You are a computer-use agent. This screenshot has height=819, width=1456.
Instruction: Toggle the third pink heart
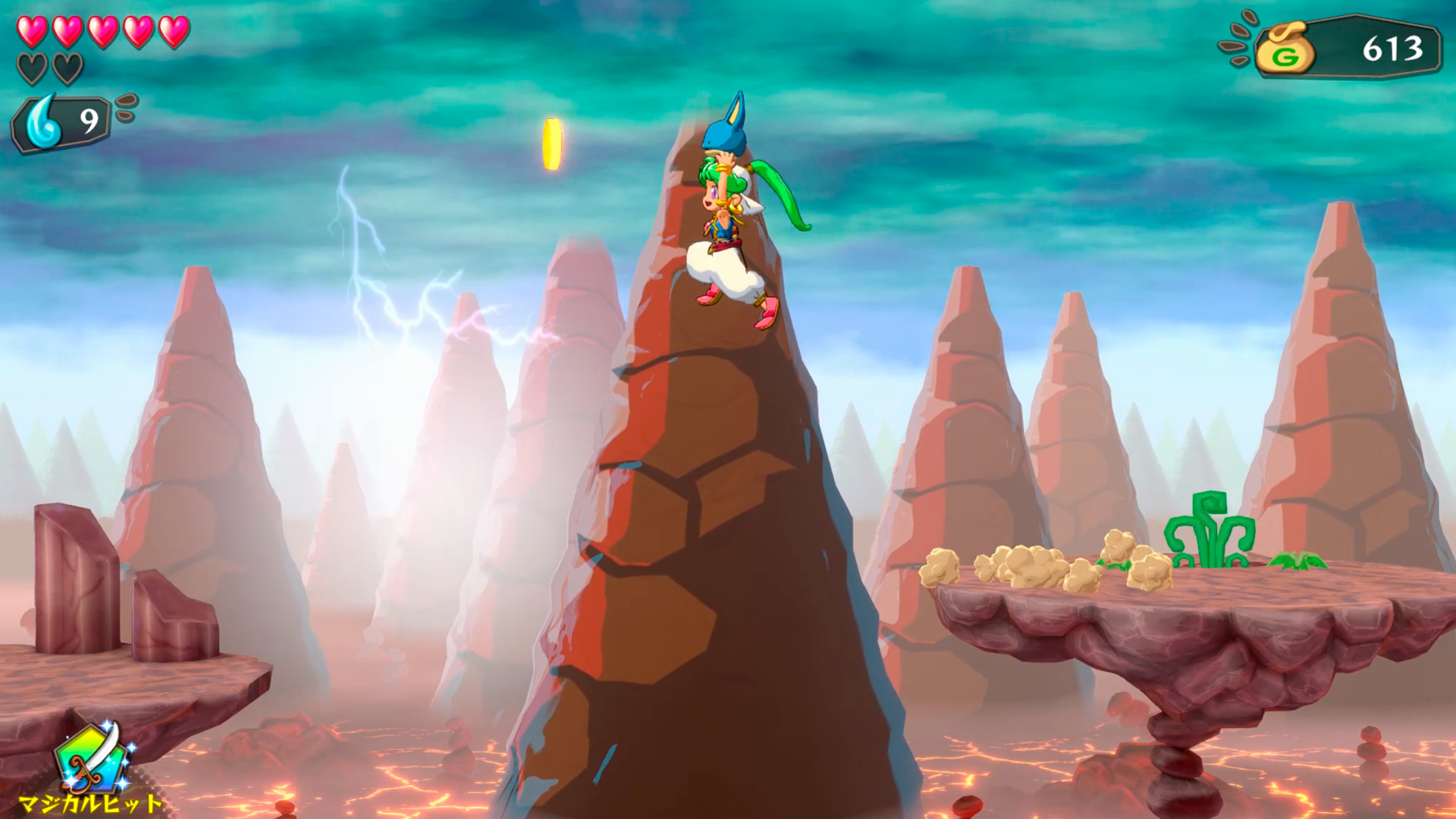tap(105, 32)
